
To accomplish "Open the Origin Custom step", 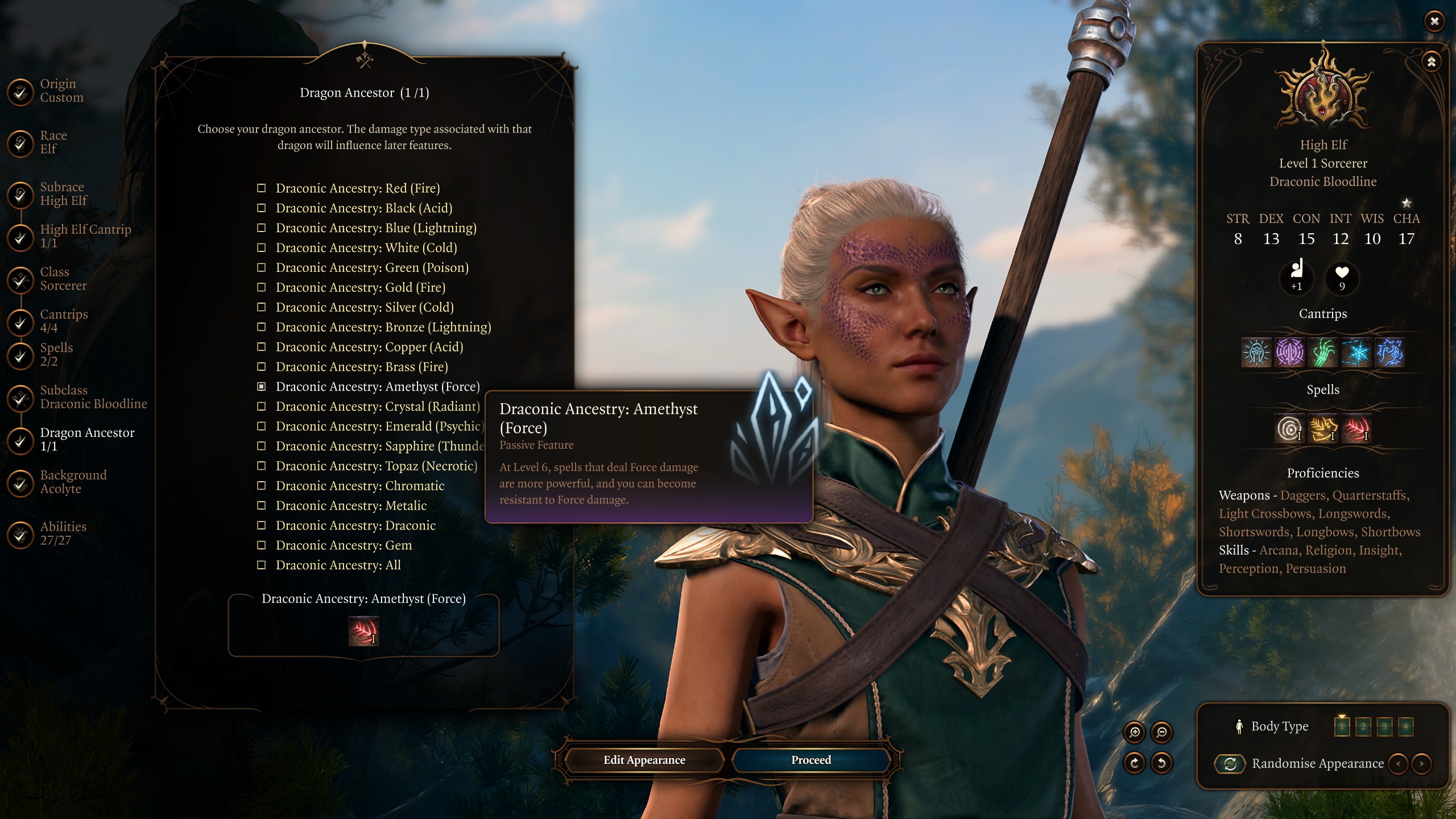I will (x=61, y=90).
